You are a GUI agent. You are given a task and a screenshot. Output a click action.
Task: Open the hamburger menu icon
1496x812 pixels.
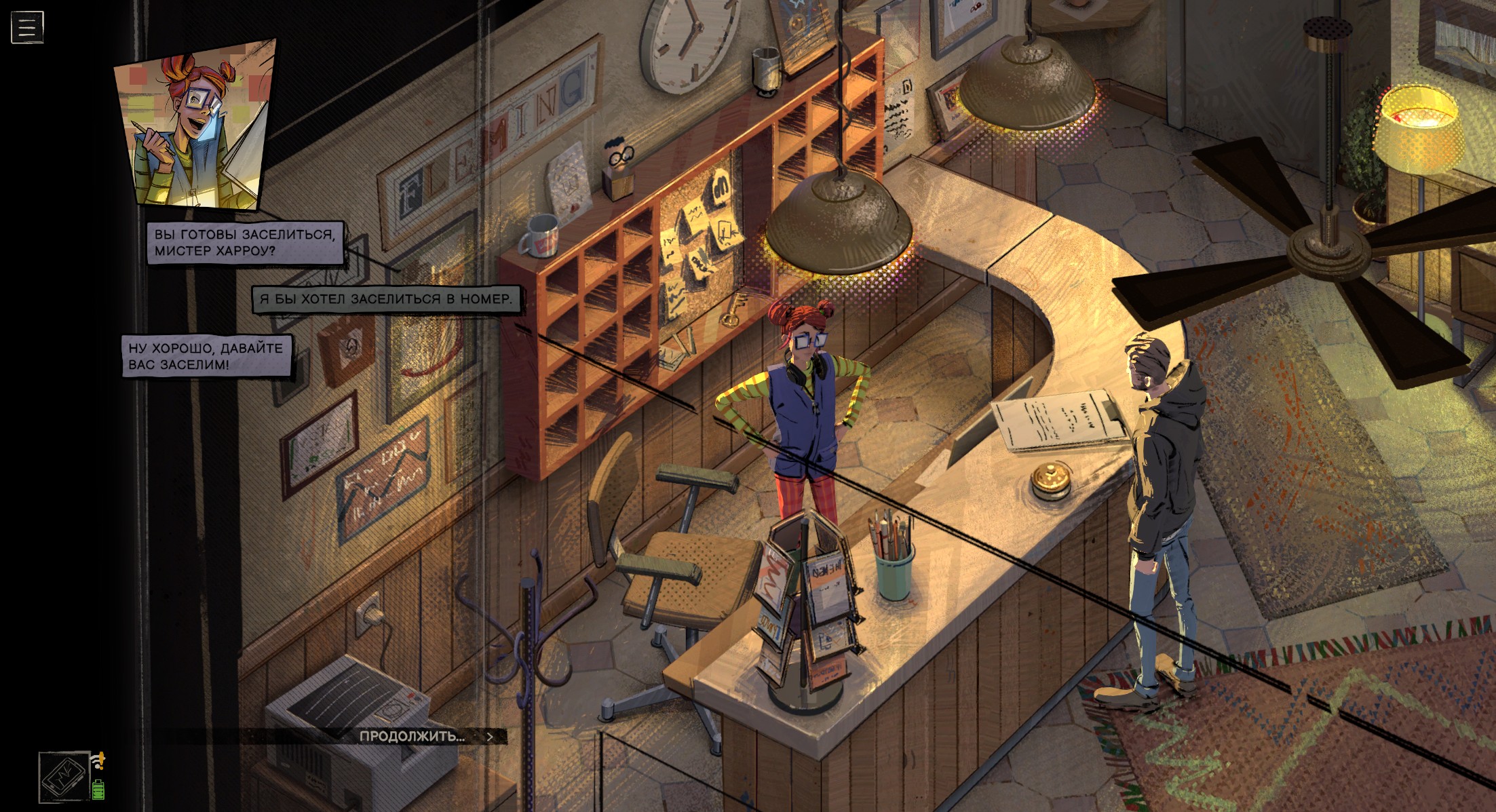[x=27, y=27]
